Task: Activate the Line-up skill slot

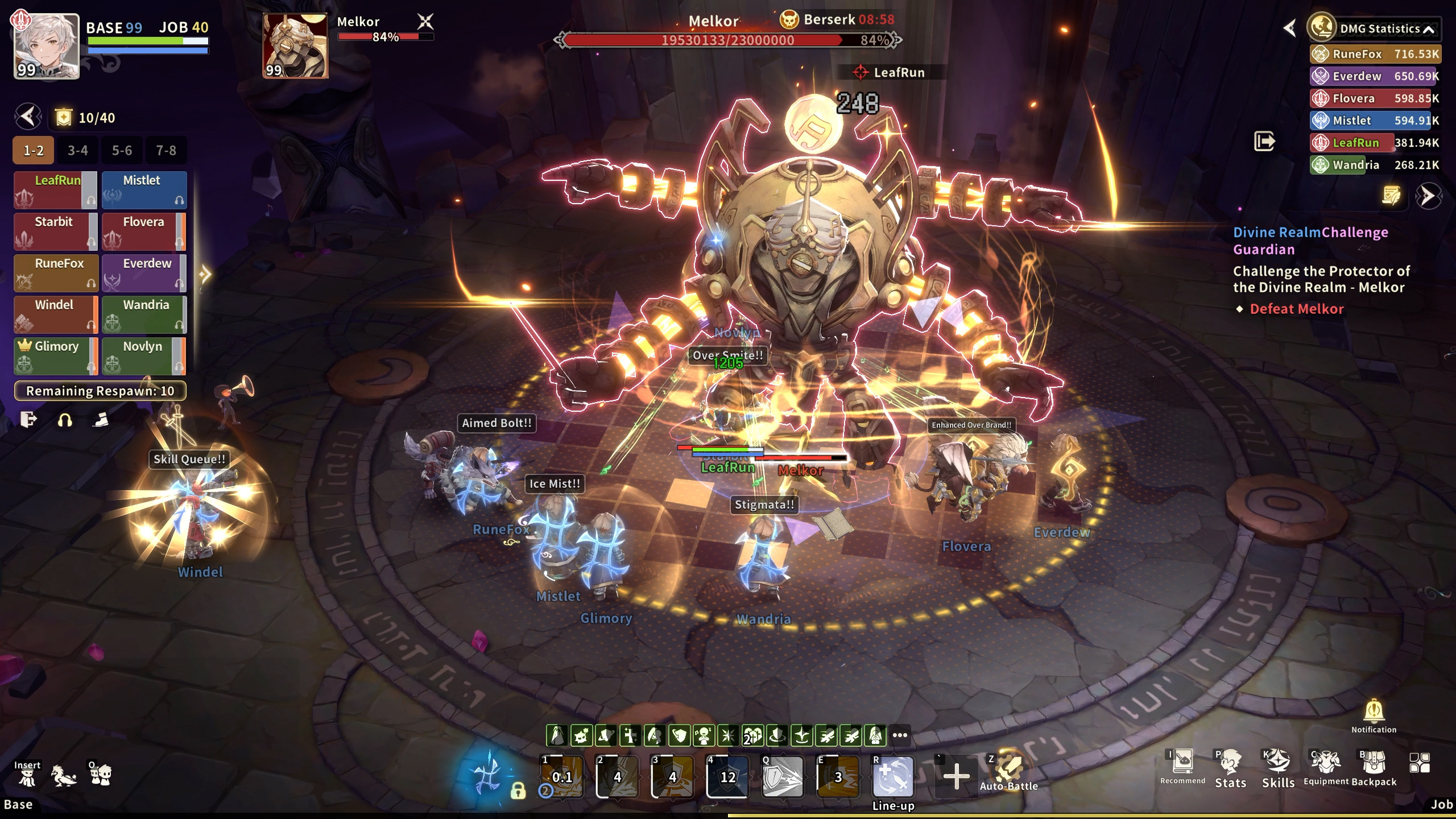Action: coord(893,776)
